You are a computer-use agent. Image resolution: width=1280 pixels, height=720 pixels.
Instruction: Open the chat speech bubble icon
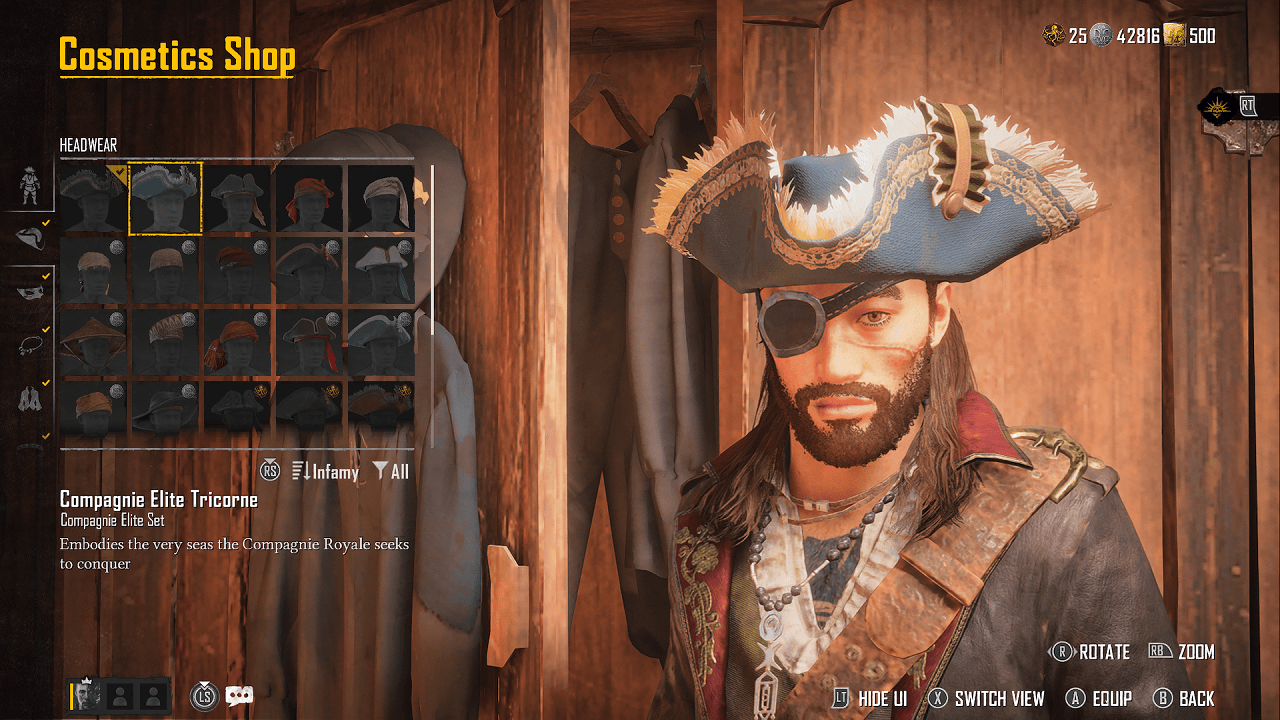click(x=239, y=696)
